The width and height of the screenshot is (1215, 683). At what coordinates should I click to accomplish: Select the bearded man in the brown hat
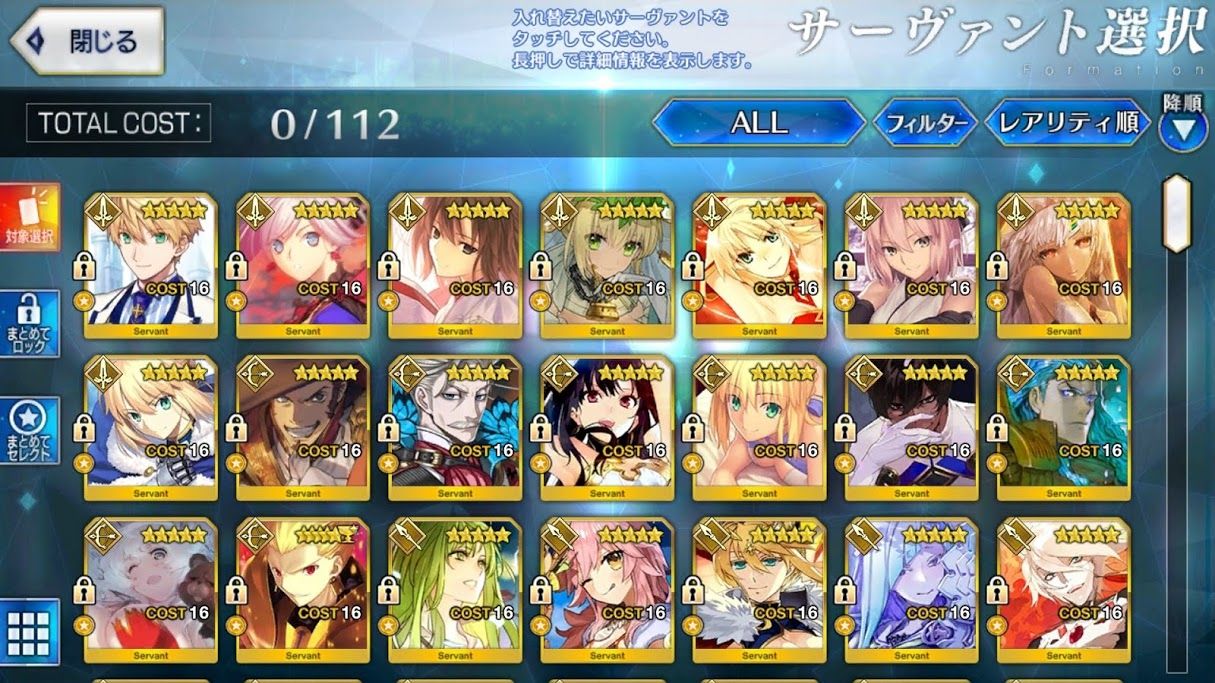[303, 427]
